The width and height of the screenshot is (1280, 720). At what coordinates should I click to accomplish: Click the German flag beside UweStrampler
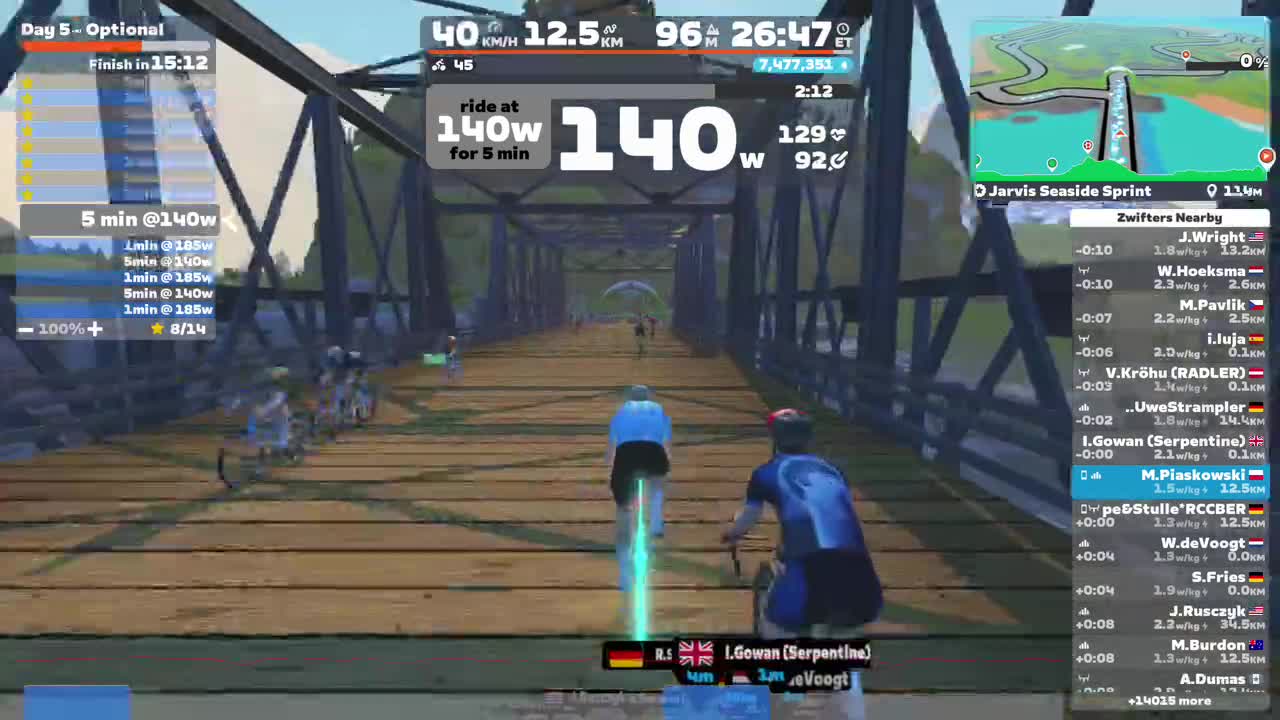(1253, 407)
